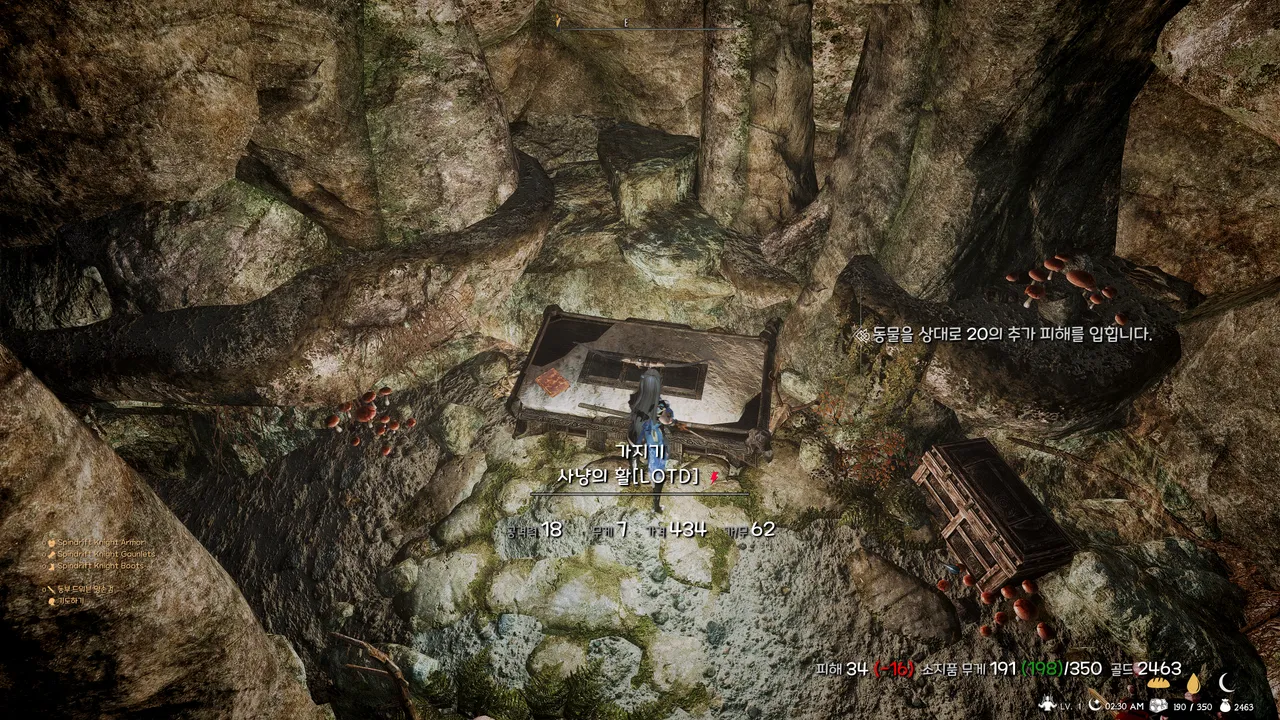This screenshot has width=1280, height=720.
Task: Click the gold pouch icon
Action: (x=1226, y=706)
